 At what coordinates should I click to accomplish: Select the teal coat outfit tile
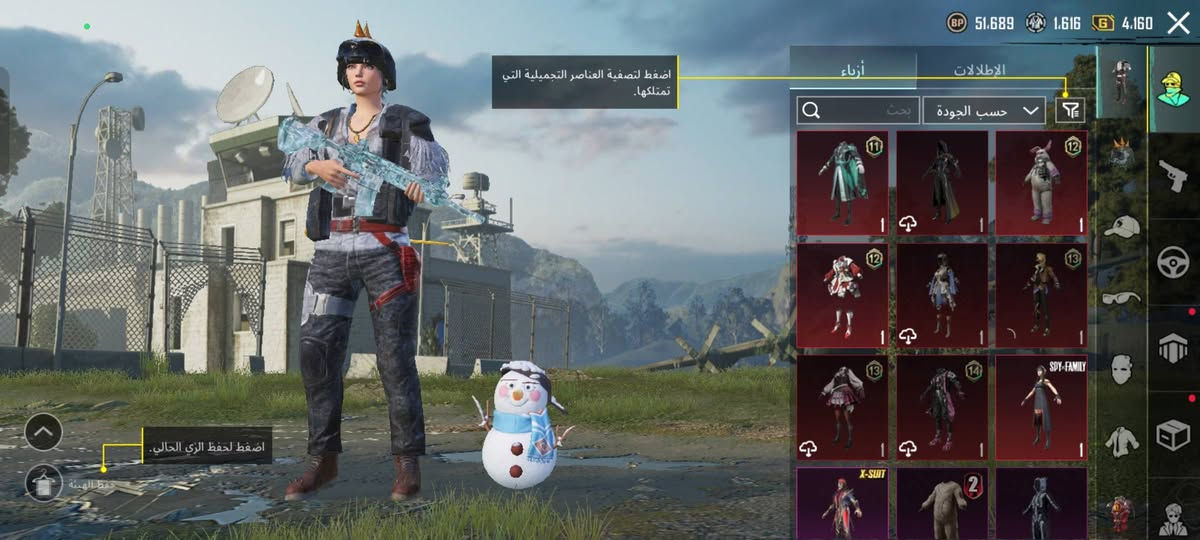tap(842, 183)
